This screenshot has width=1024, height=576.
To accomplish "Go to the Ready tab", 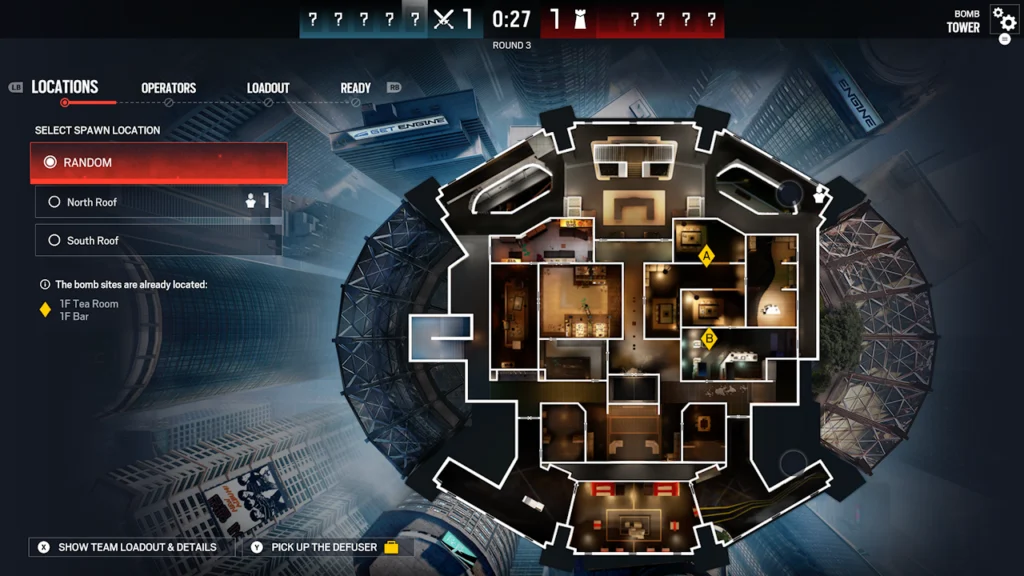I will (355, 88).
